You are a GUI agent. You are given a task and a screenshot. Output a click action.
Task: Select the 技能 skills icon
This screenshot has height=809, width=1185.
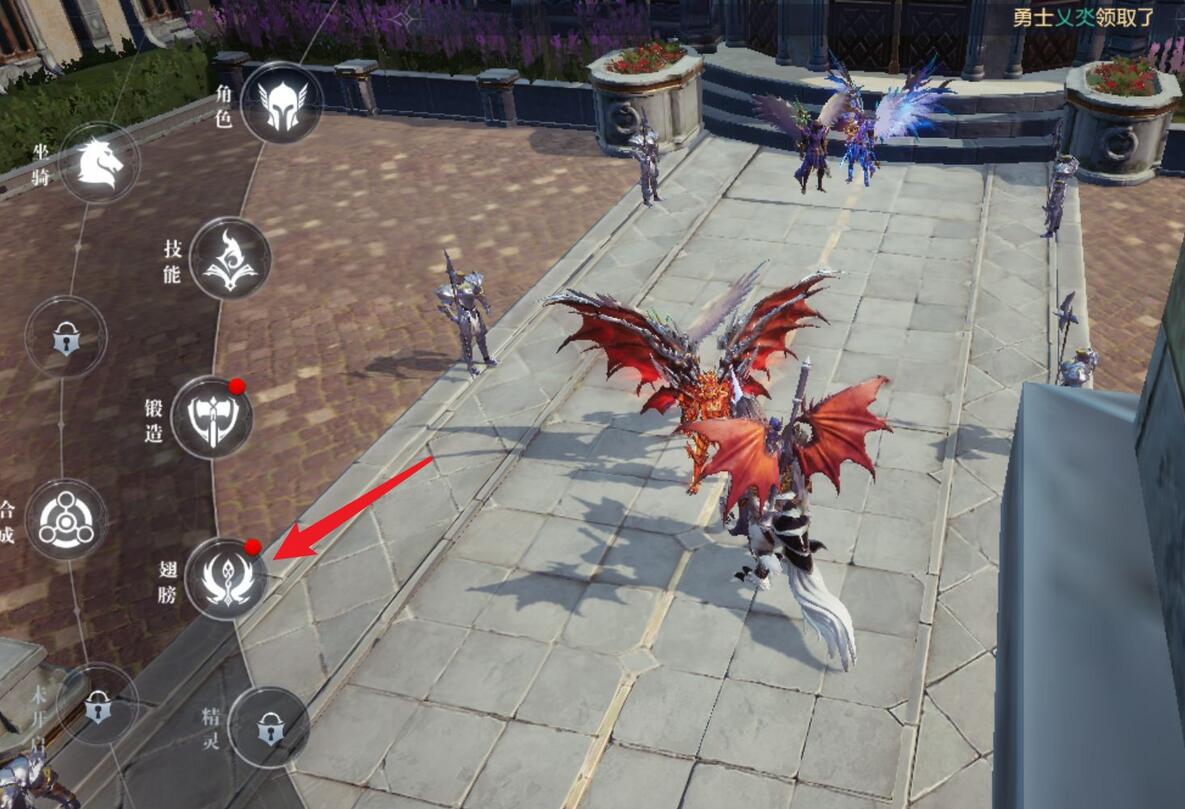click(230, 258)
